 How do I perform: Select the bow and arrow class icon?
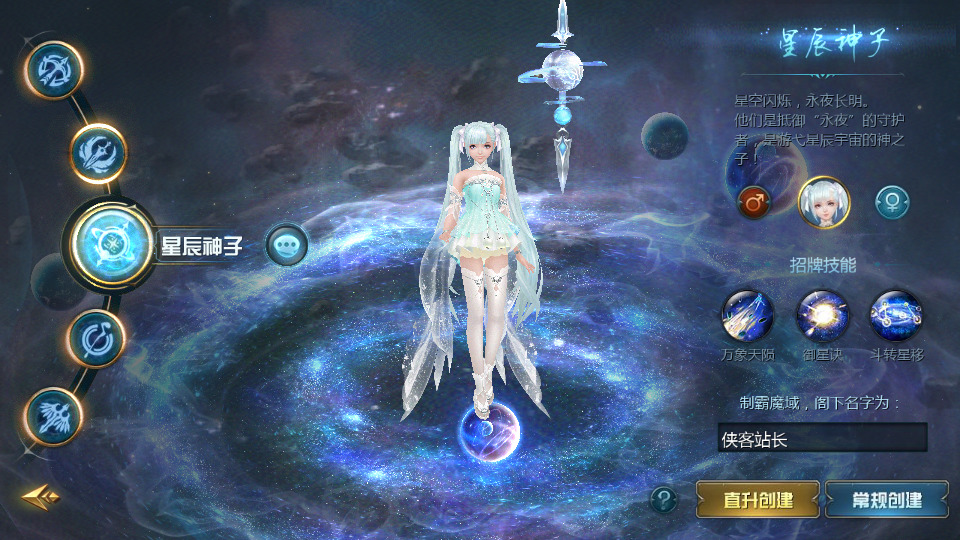coord(53,70)
